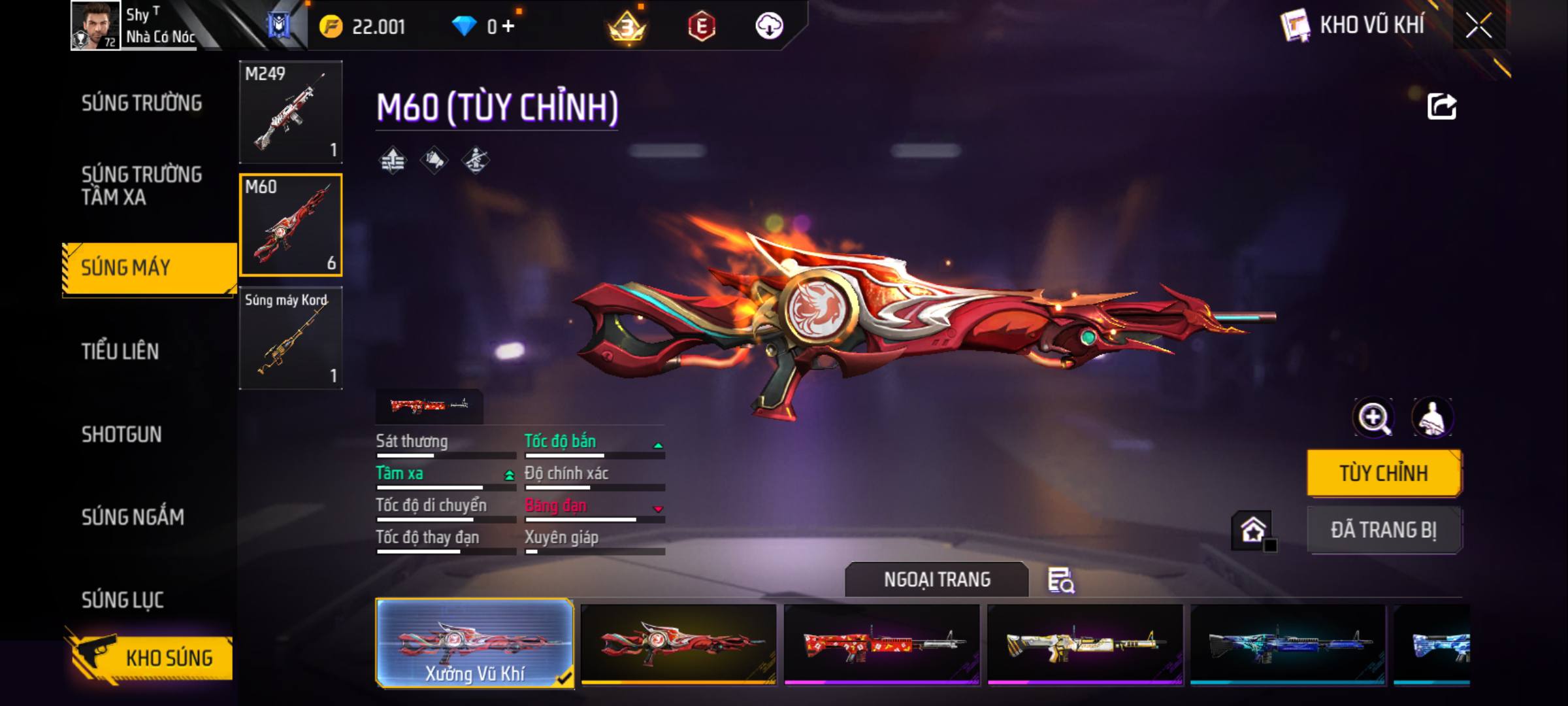This screenshot has height=706, width=1568.
Task: Choose the SHOTGUN category
Action: coord(122,435)
